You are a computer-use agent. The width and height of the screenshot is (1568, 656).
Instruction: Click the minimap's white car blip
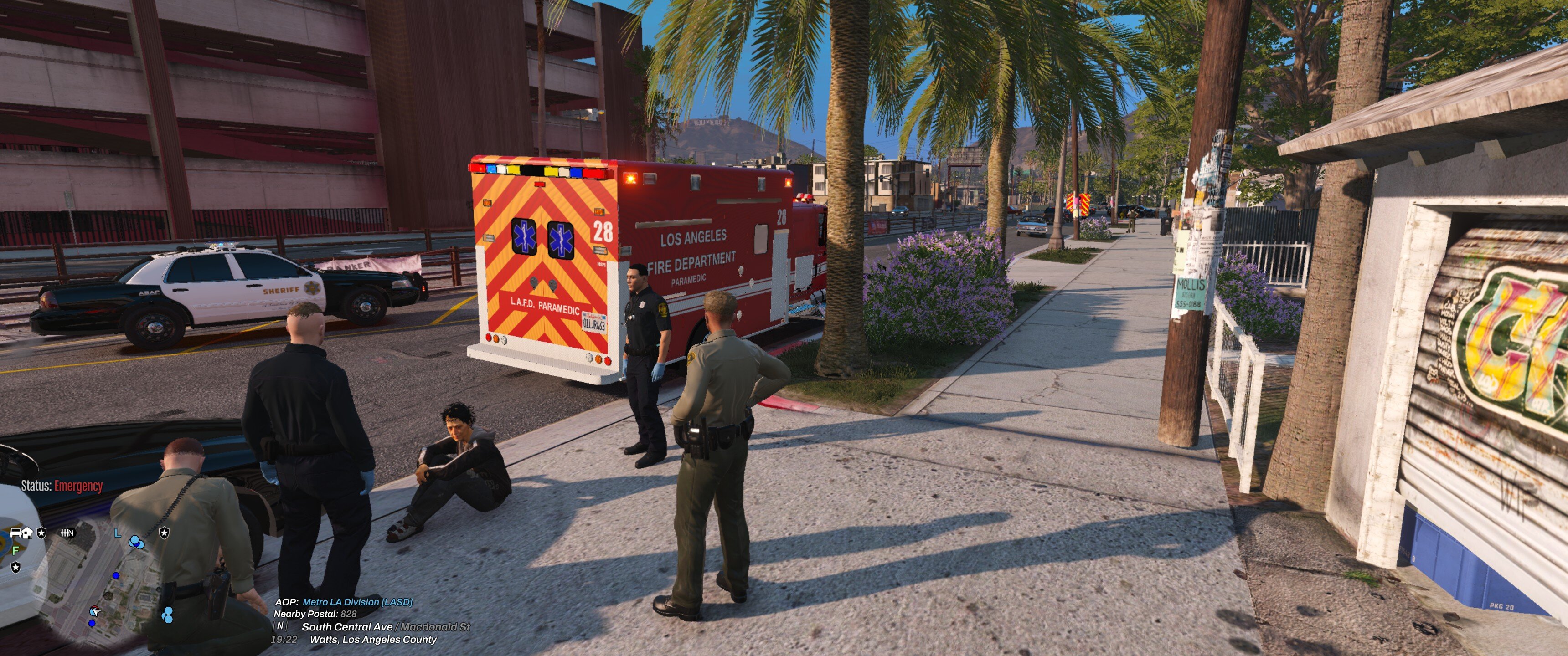(x=16, y=533)
